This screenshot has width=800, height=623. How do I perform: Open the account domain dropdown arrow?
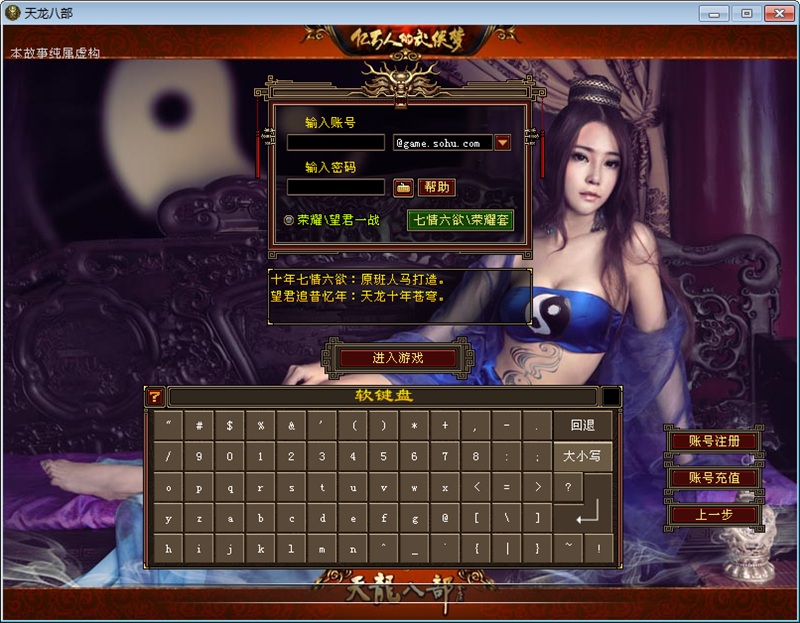[x=503, y=143]
